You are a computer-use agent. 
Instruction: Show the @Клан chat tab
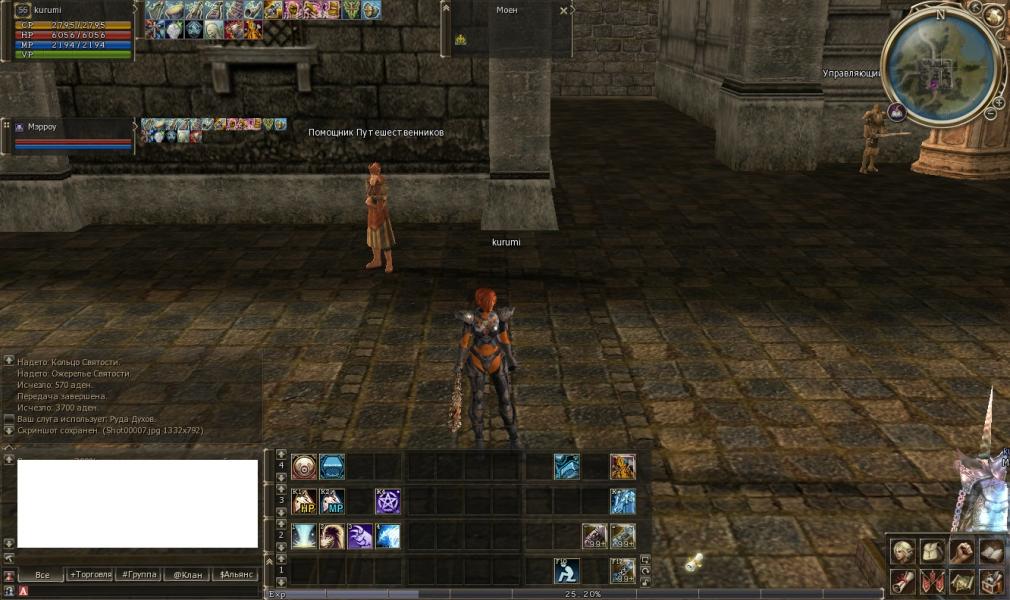click(186, 575)
